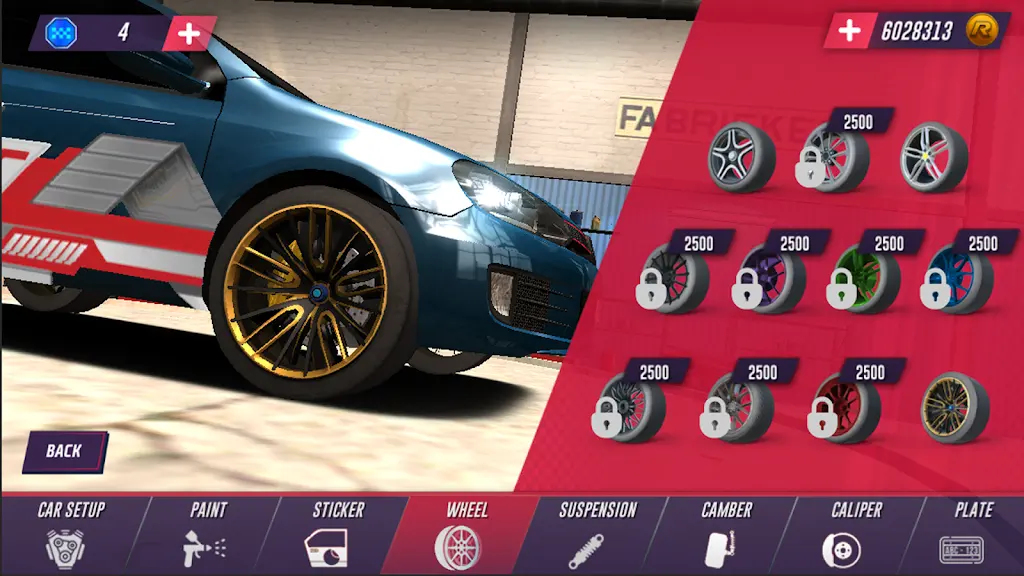This screenshot has height=576, width=1024.
Task: Go back using the BACK button
Action: (x=64, y=451)
